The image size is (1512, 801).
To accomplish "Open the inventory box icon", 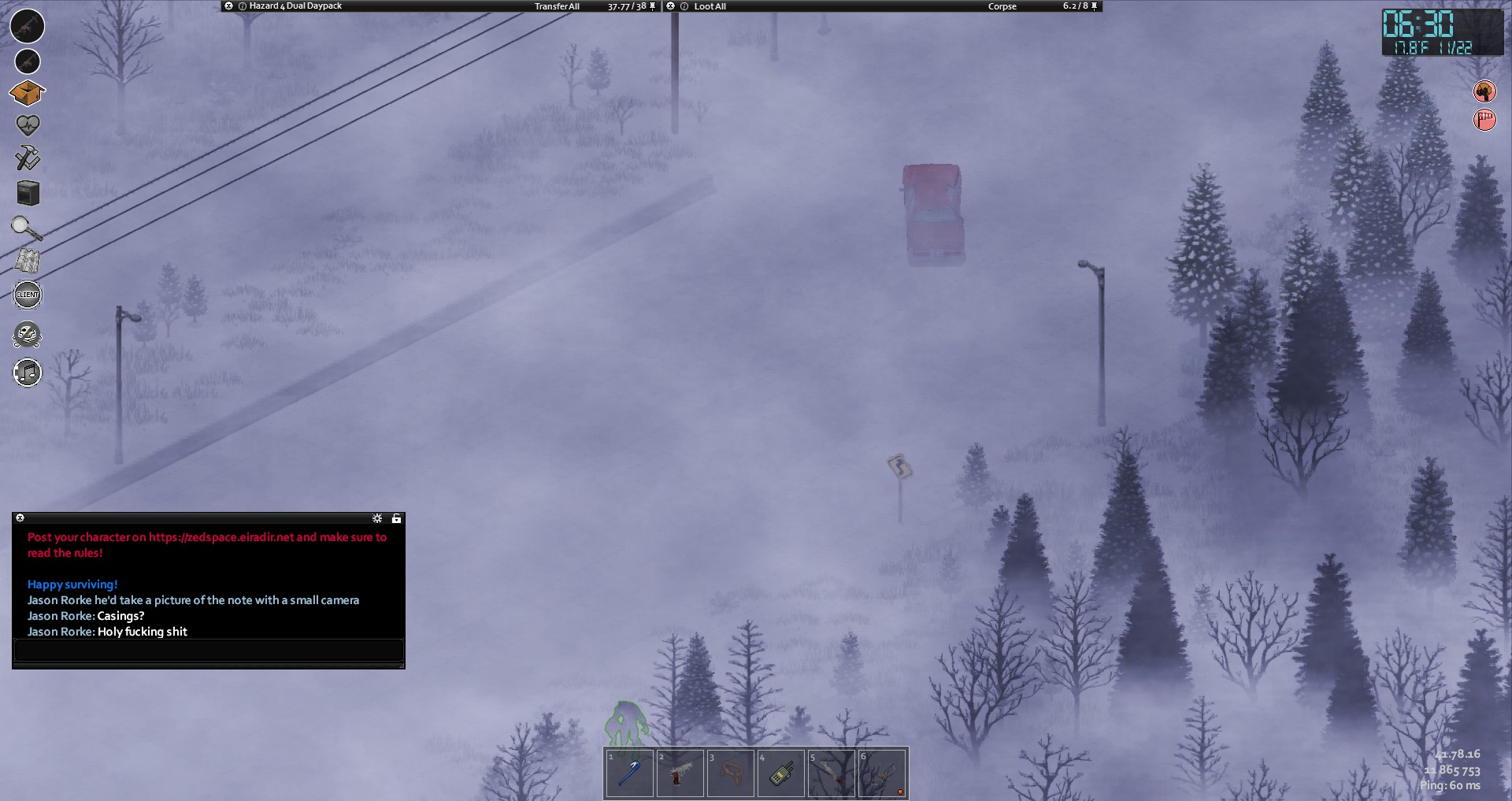I will click(27, 93).
